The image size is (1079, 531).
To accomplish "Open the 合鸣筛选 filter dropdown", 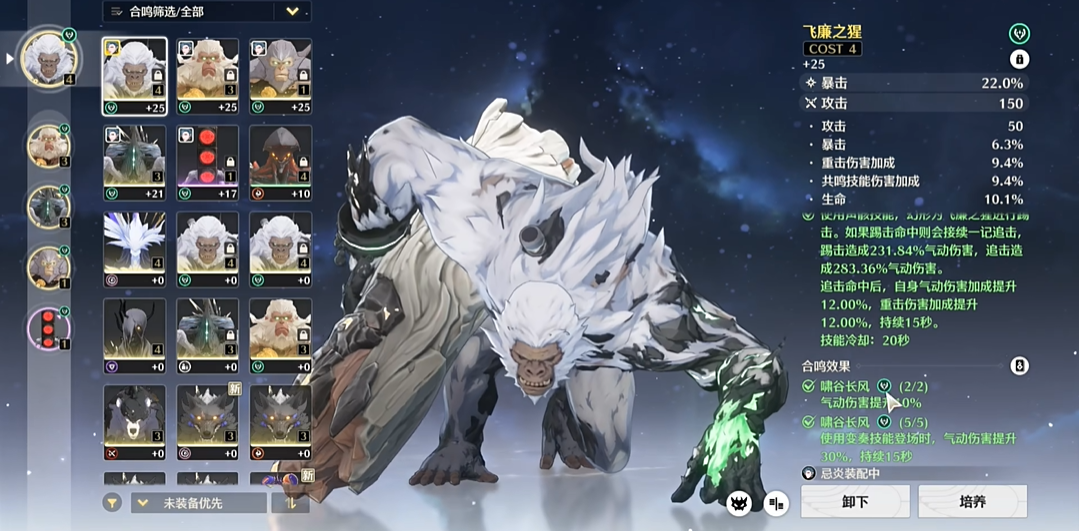I will pyautogui.click(x=206, y=12).
